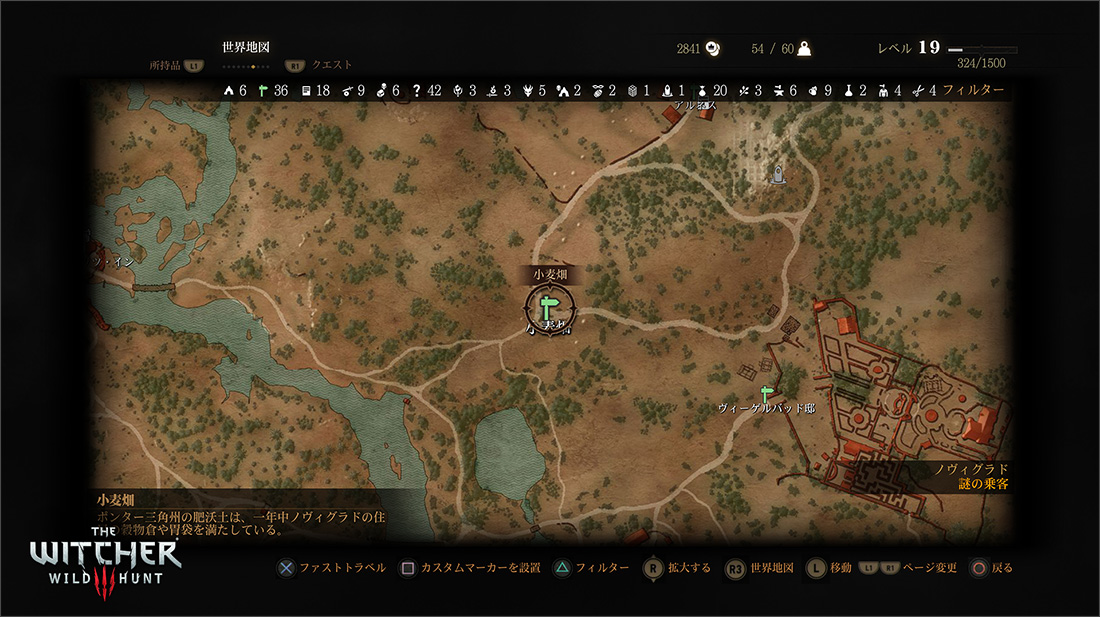Click the ヴィーゲルバッド邸 signpost marker
Image resolution: width=1100 pixels, height=617 pixels.
[x=768, y=393]
